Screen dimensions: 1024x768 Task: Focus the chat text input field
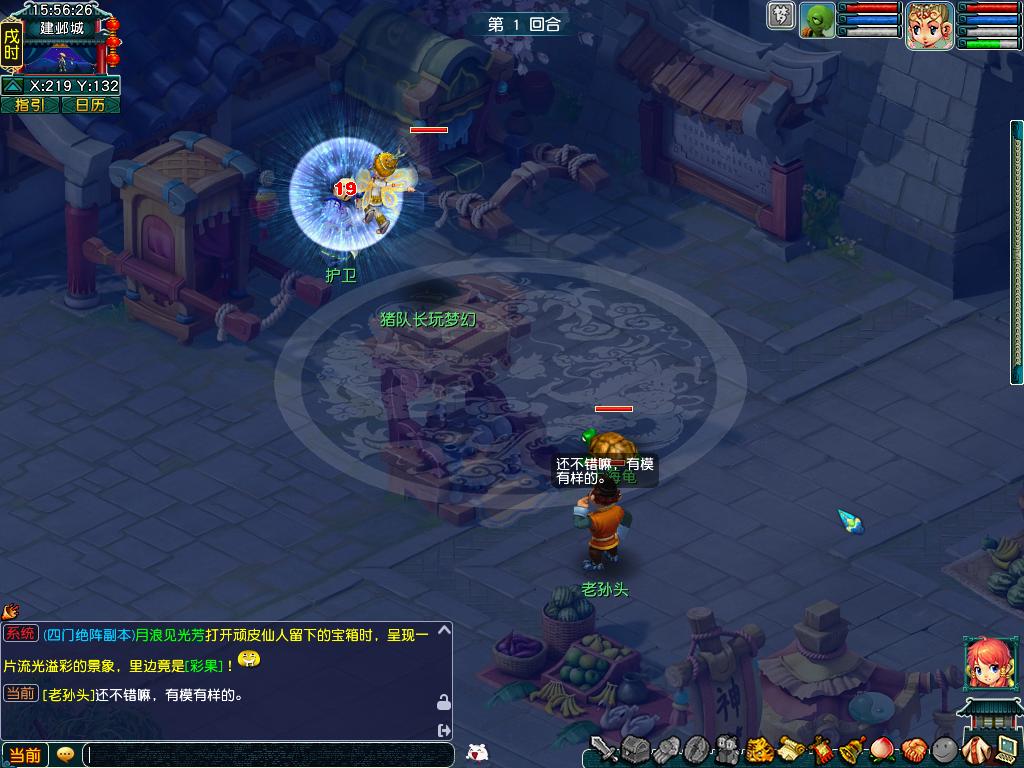pyautogui.click(x=268, y=755)
